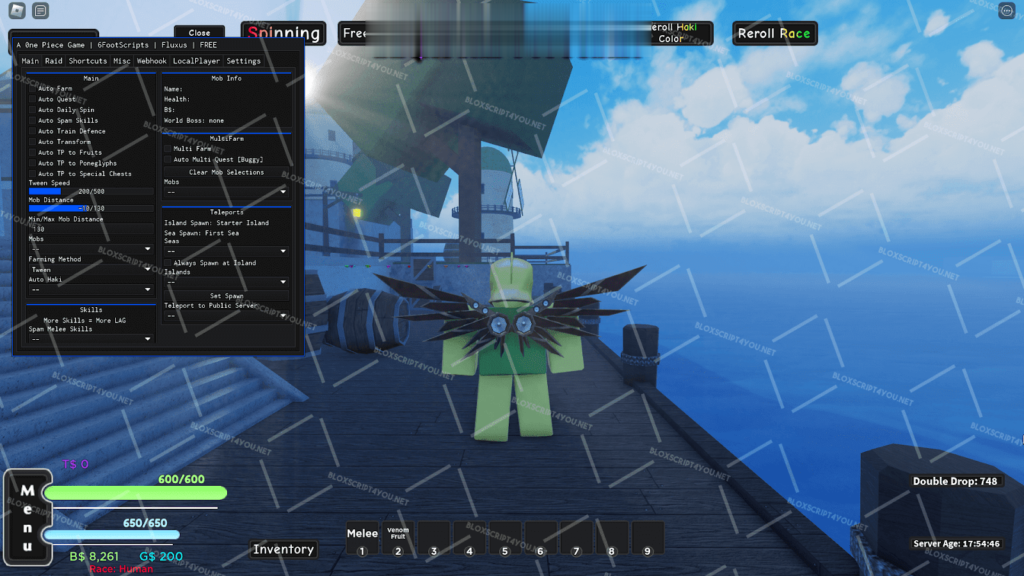Click the Set Spawn button
Image resolution: width=1024 pixels, height=576 pixels.
point(226,296)
